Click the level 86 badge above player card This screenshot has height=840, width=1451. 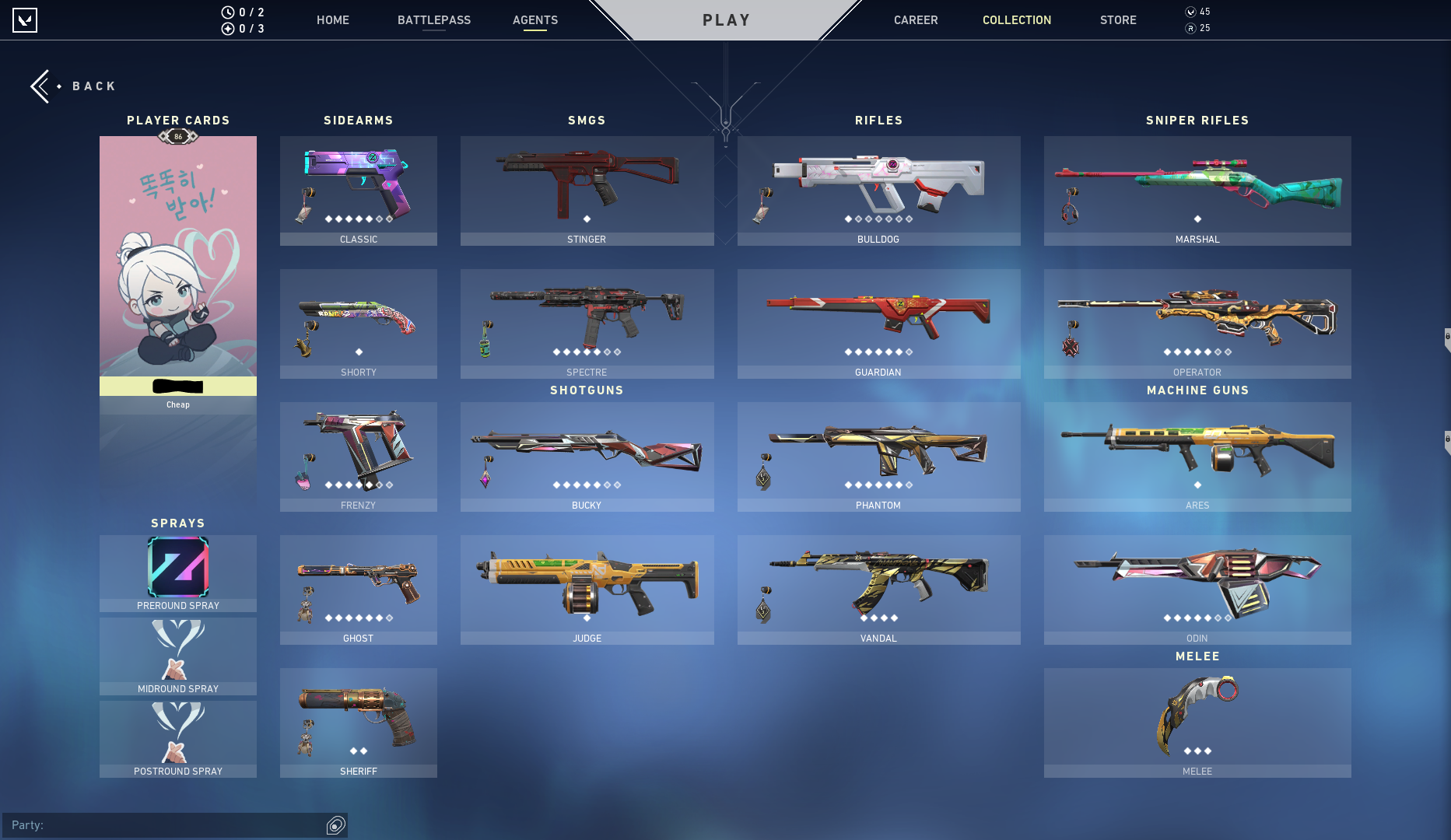(x=177, y=135)
